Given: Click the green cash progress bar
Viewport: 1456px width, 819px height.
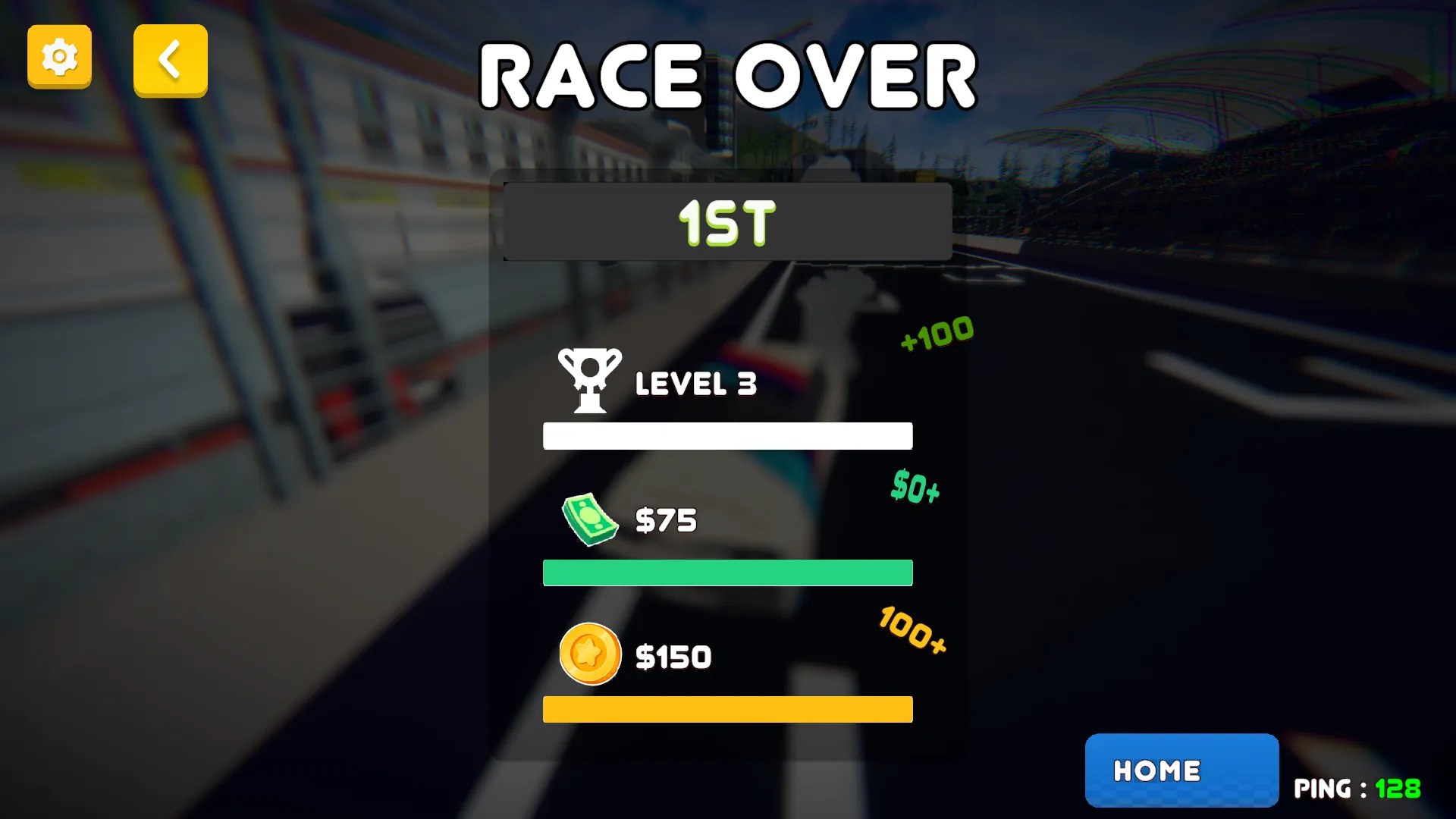Looking at the screenshot, I should coord(727,573).
